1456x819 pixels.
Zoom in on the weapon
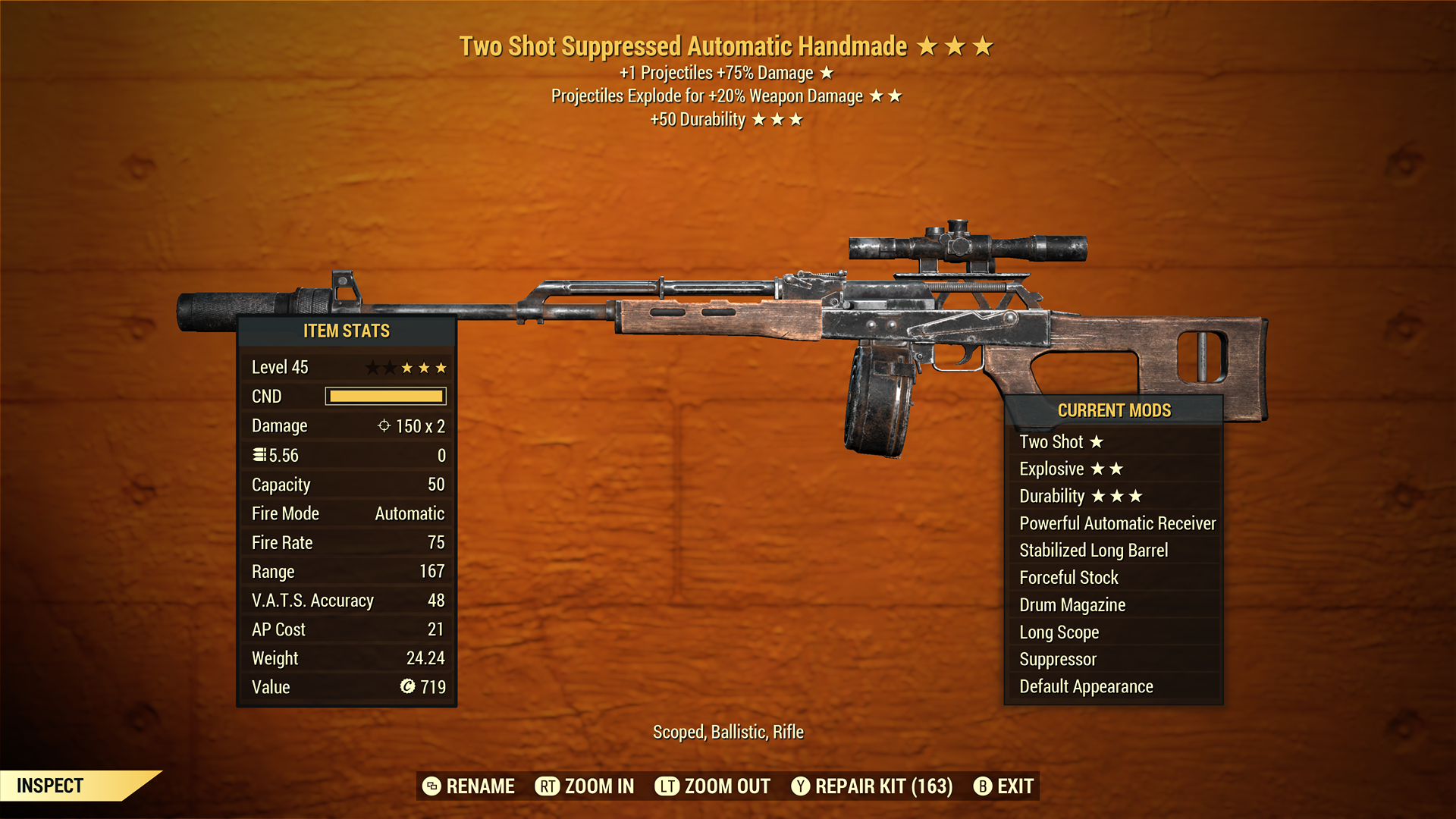[x=585, y=786]
